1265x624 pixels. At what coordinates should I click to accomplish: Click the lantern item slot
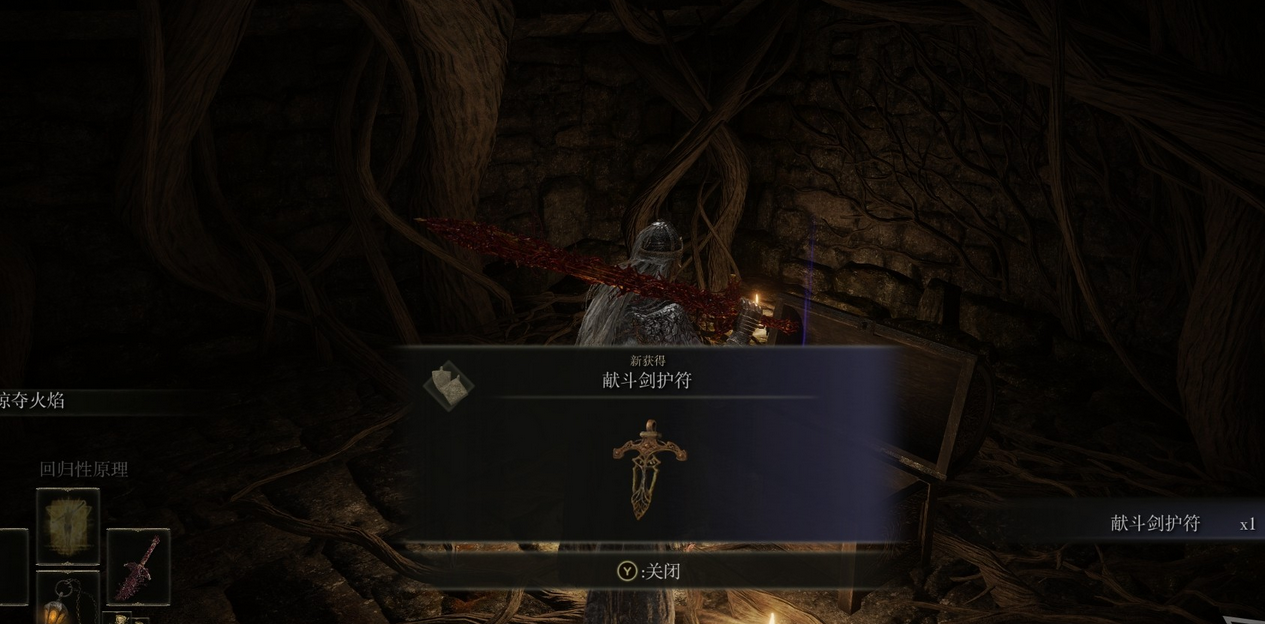(x=68, y=600)
